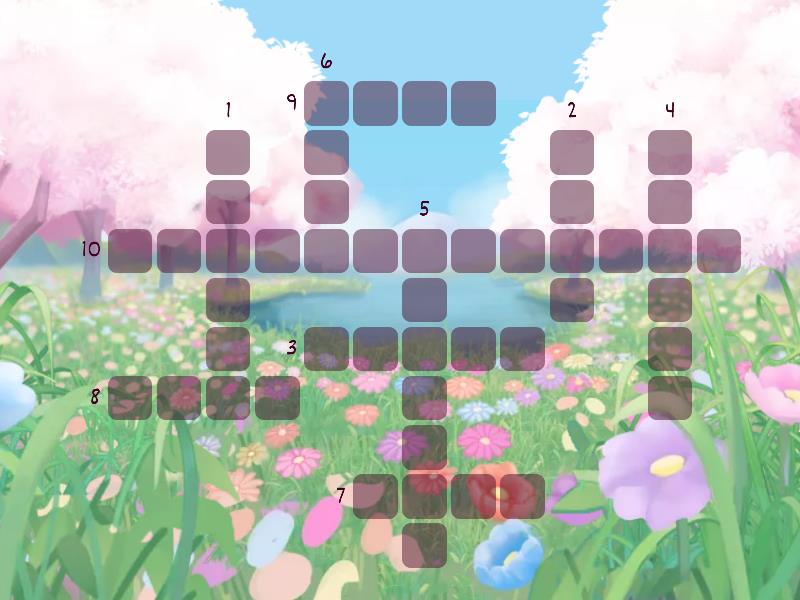Choose the first square of 8 across
Screen dimensions: 800x600
130,397
